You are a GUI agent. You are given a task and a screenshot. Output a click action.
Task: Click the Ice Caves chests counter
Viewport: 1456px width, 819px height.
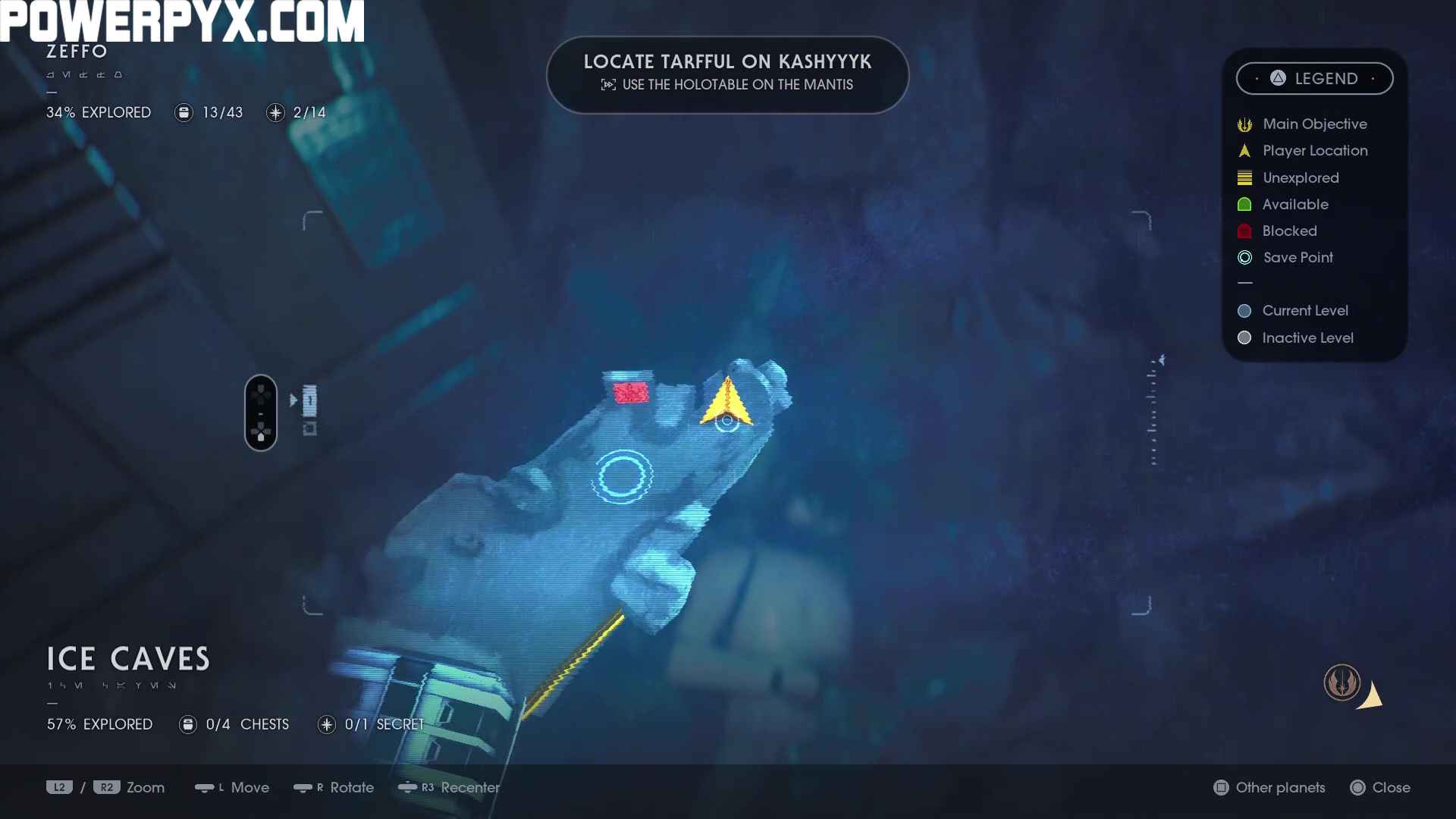(x=234, y=725)
